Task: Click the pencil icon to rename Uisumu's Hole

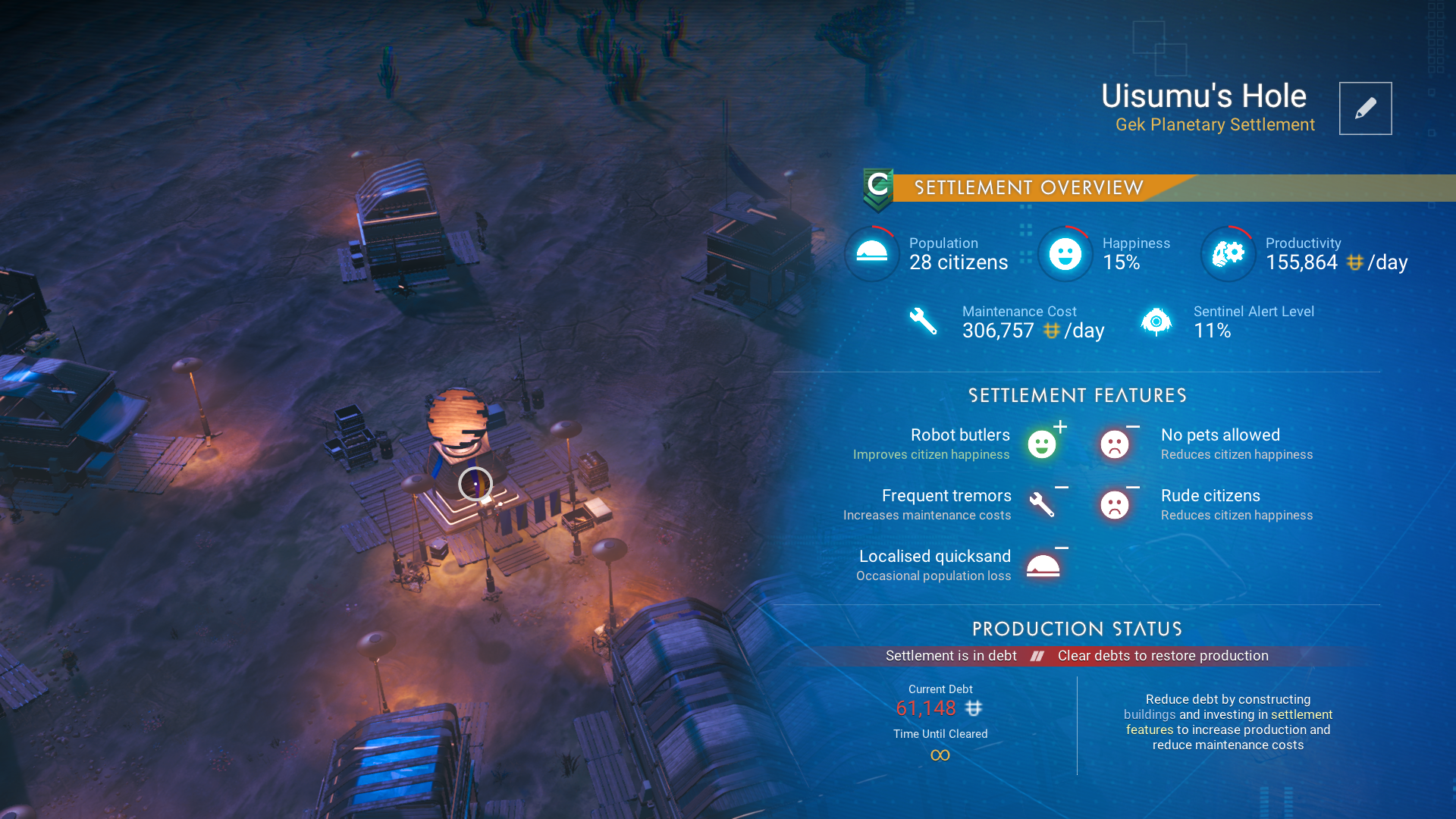Action: click(x=1365, y=108)
